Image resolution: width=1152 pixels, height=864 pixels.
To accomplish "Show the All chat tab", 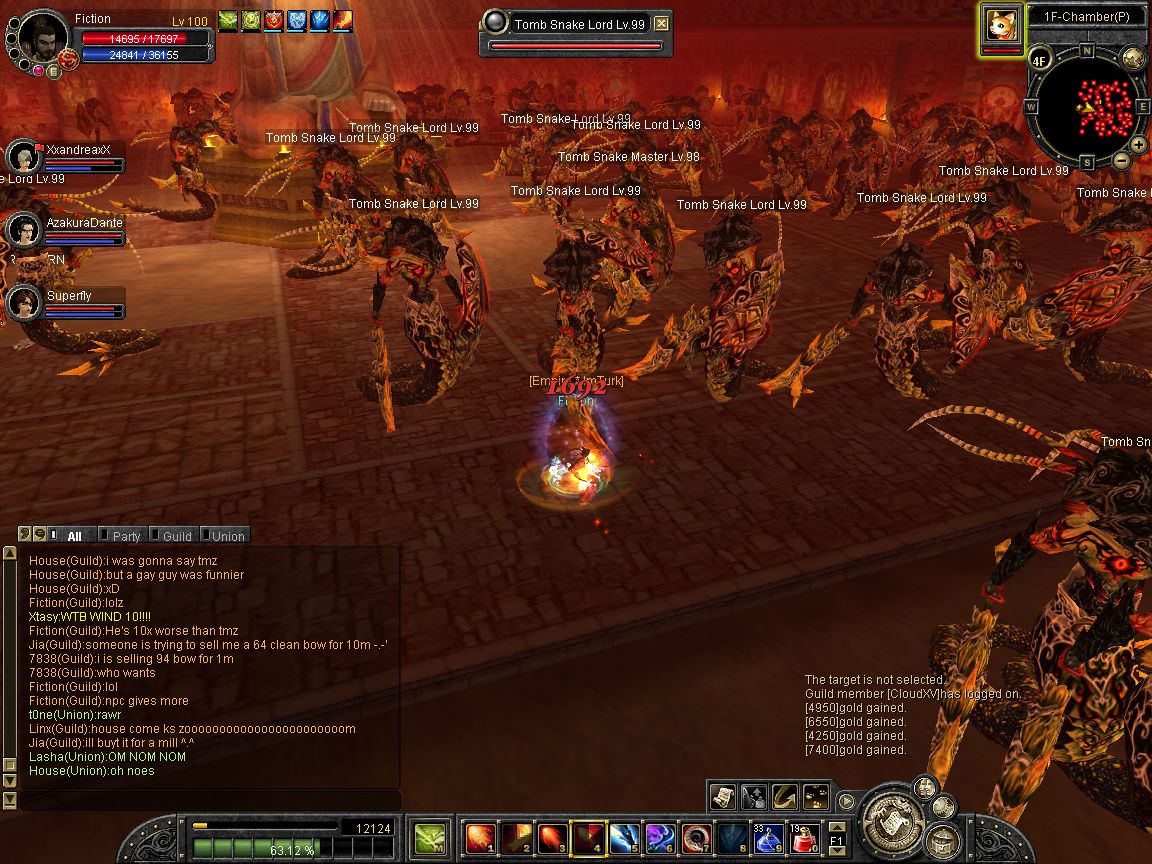I will pos(74,536).
